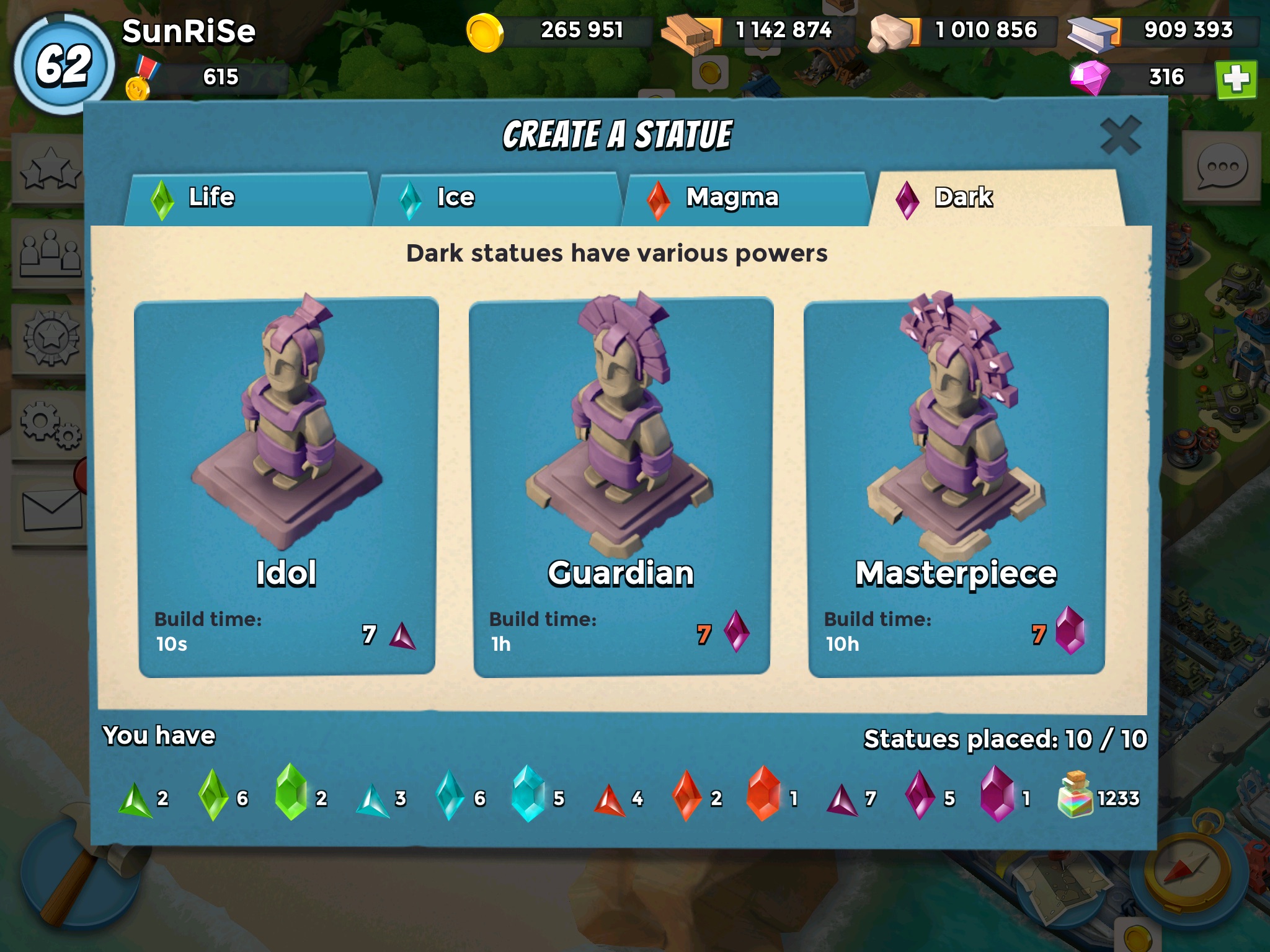This screenshot has width=1270, height=952.
Task: Open the build menu hammer button
Action: coord(81,873)
